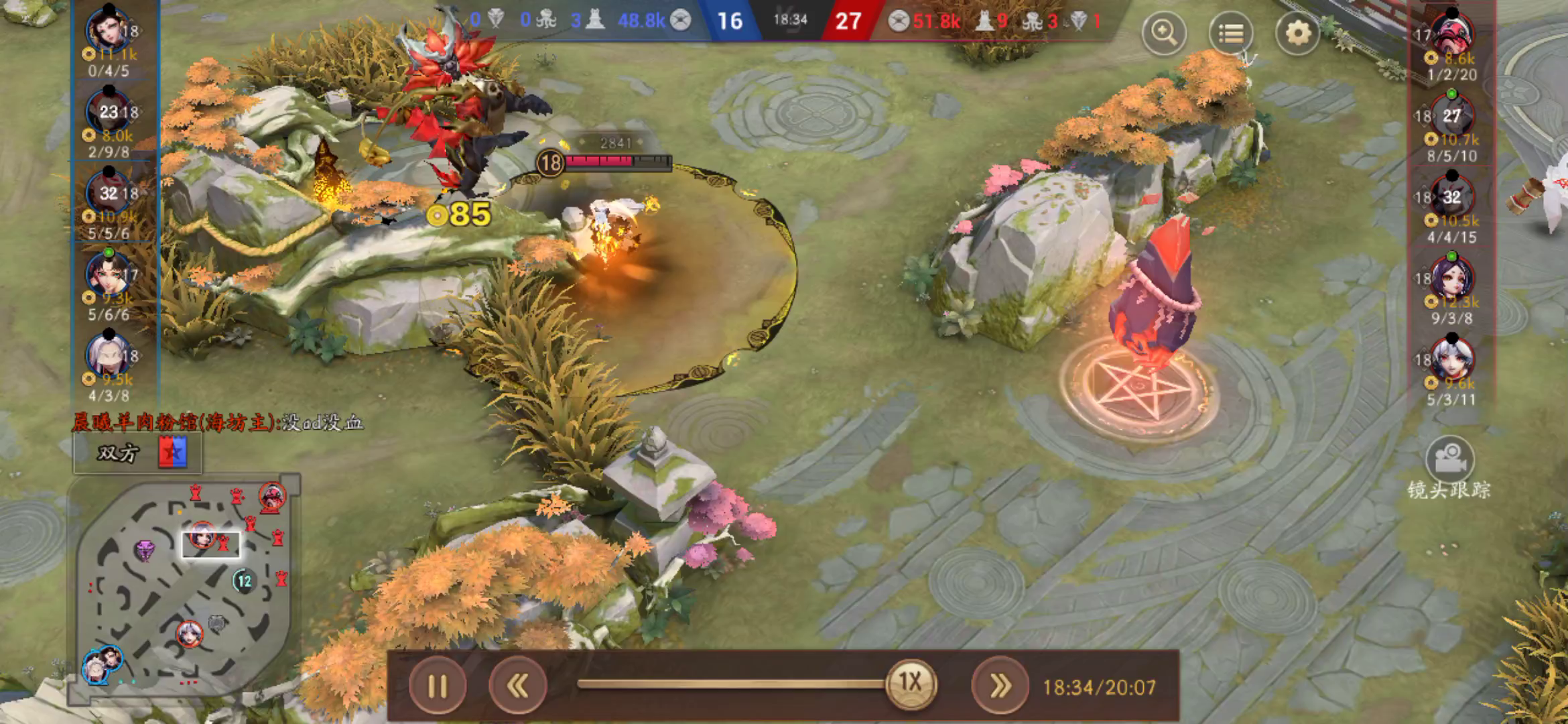Select the blue-team player with 5/5/6 KDA
Viewport: 1568px width, 724px height.
click(x=109, y=195)
